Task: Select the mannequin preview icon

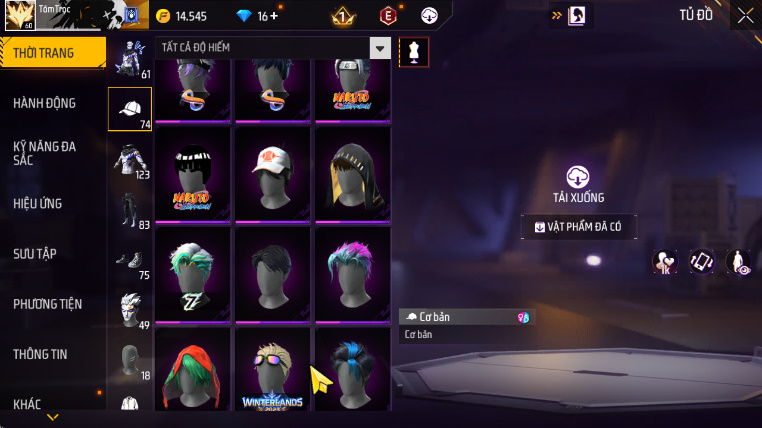Action: (413, 52)
